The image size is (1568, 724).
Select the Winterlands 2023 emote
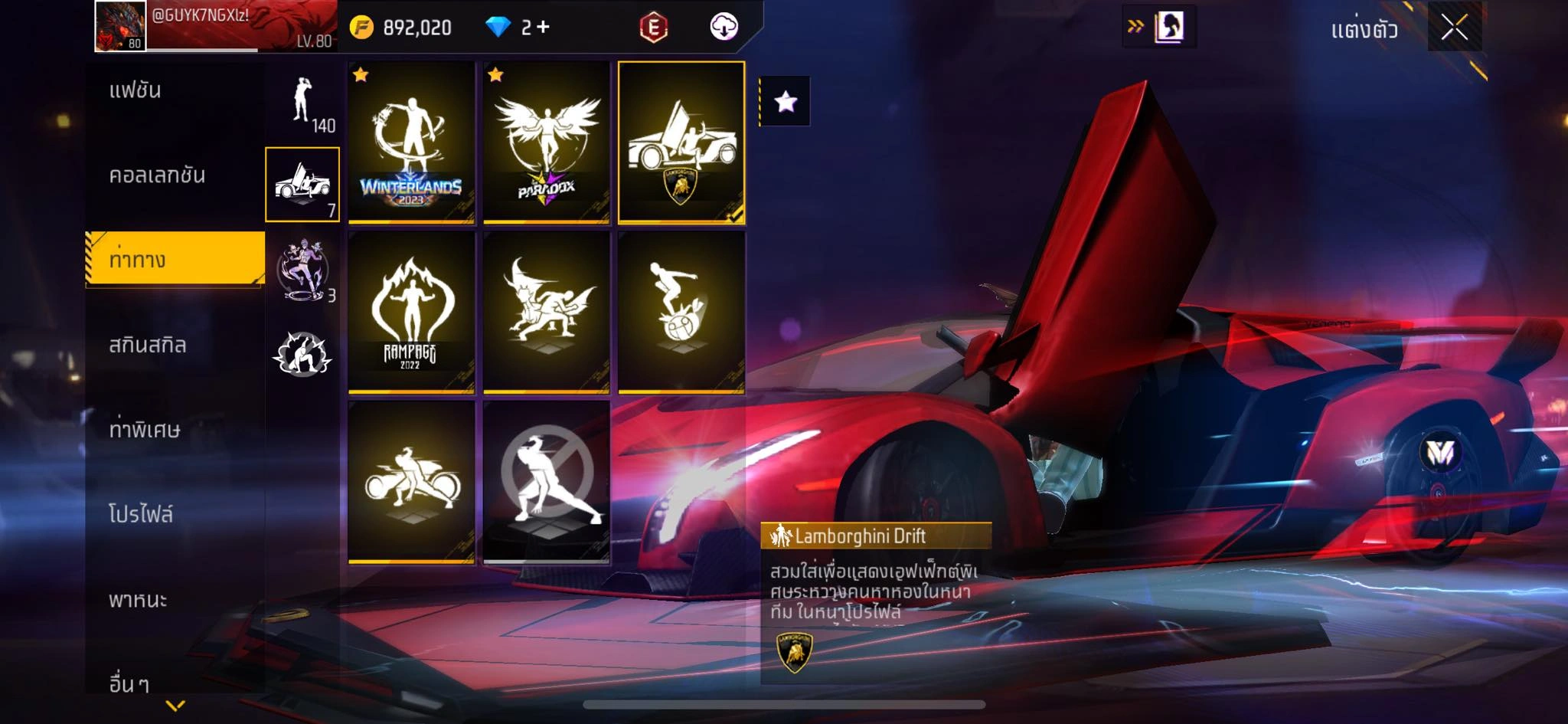click(412, 143)
